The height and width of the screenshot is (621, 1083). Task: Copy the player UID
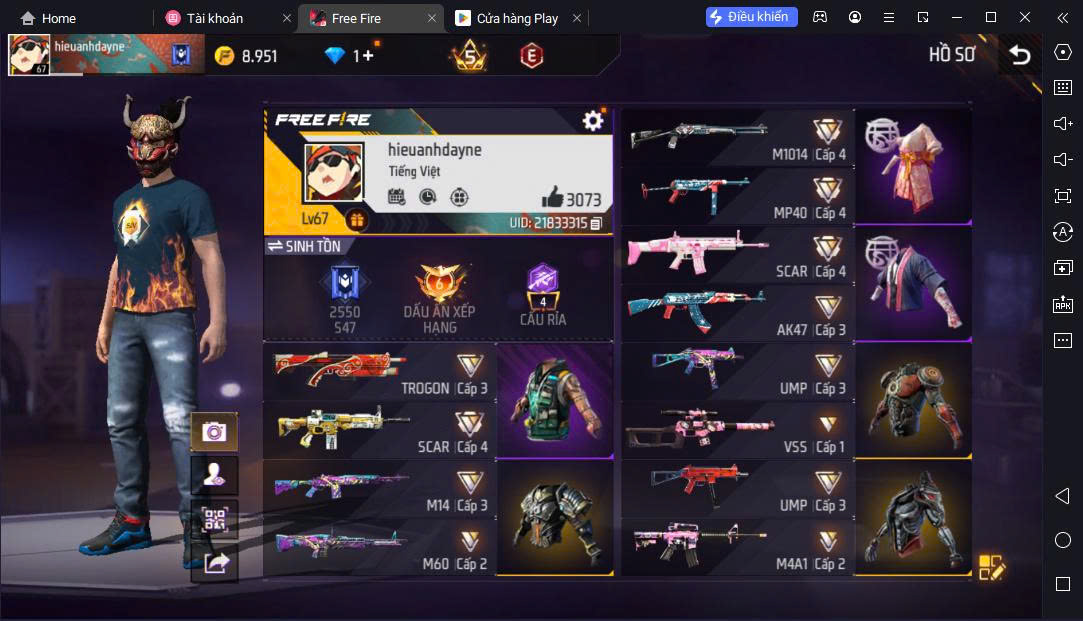pyautogui.click(x=596, y=223)
